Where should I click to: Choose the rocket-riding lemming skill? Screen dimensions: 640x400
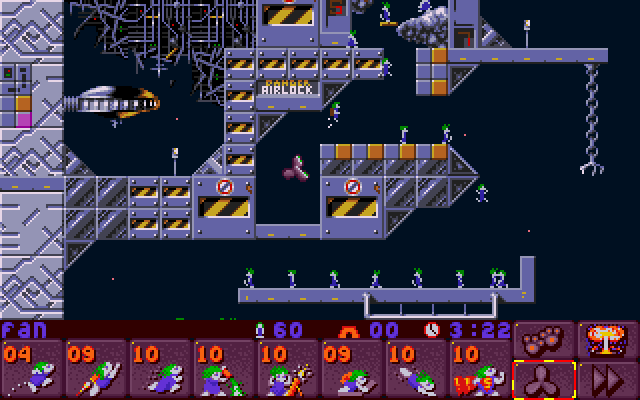click(96, 370)
